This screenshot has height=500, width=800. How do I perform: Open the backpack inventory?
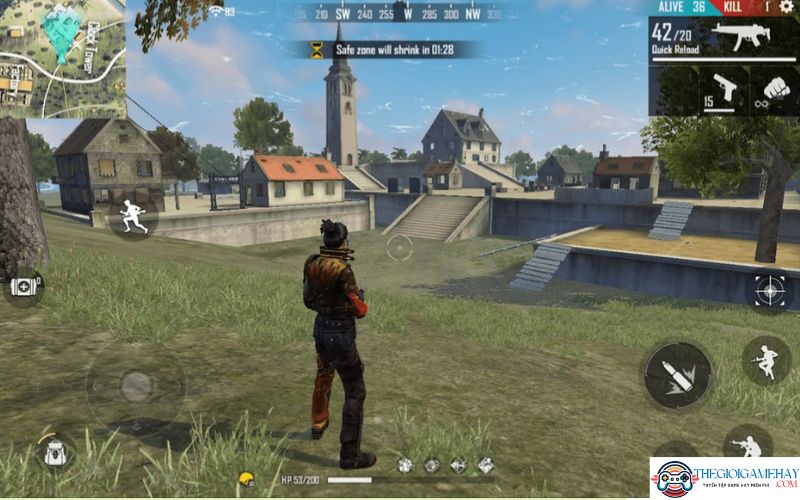54,453
